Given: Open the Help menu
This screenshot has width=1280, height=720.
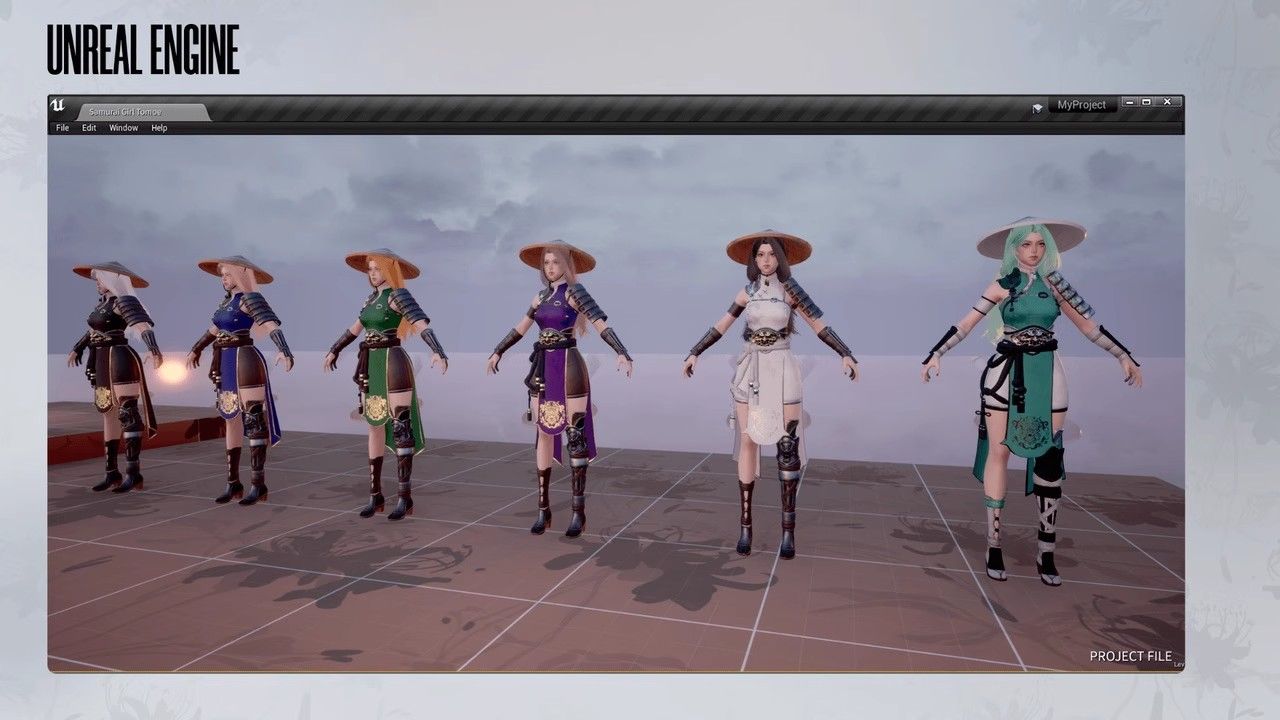Looking at the screenshot, I should 159,128.
